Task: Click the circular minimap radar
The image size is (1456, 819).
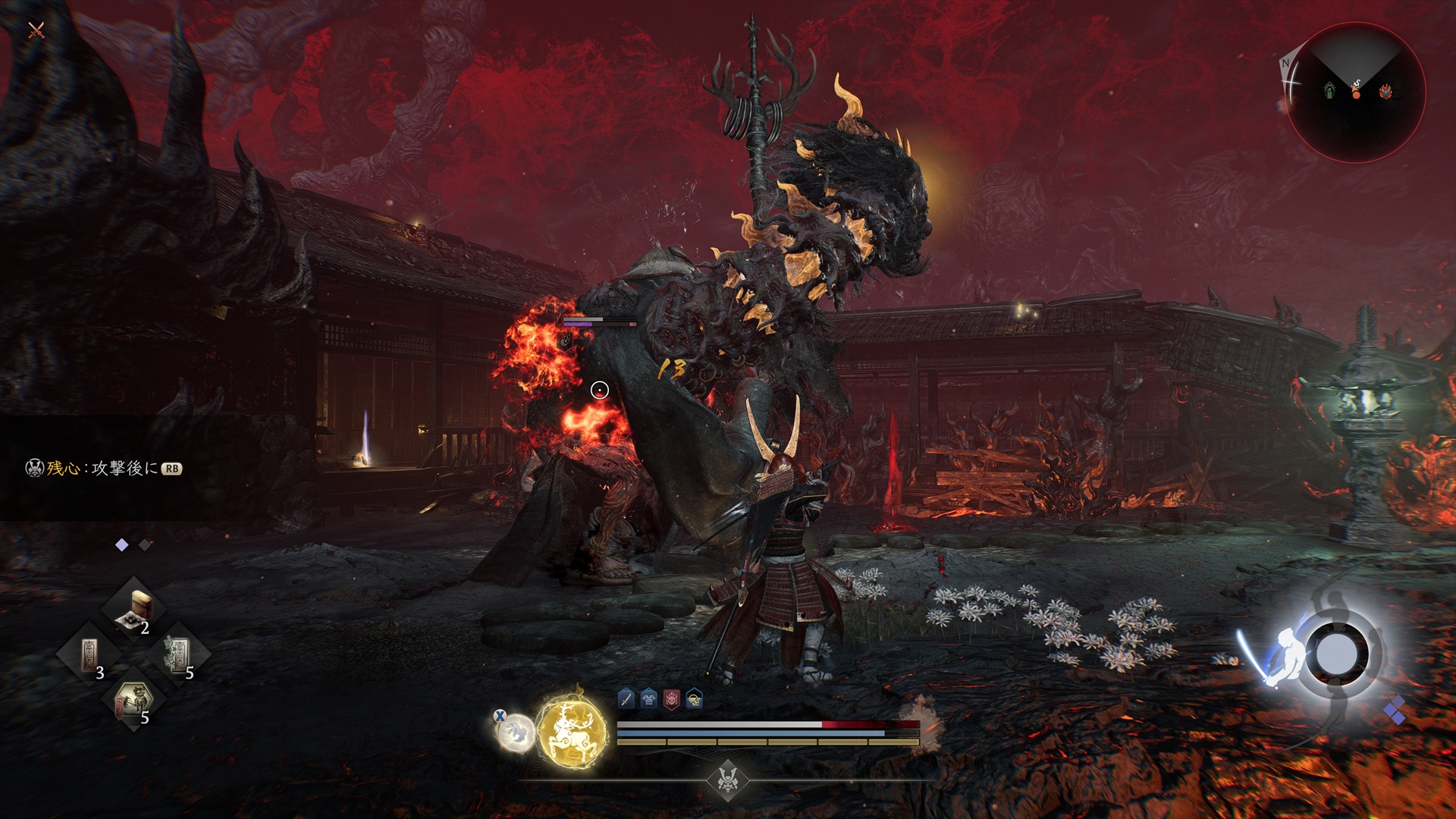Action: (x=1355, y=93)
